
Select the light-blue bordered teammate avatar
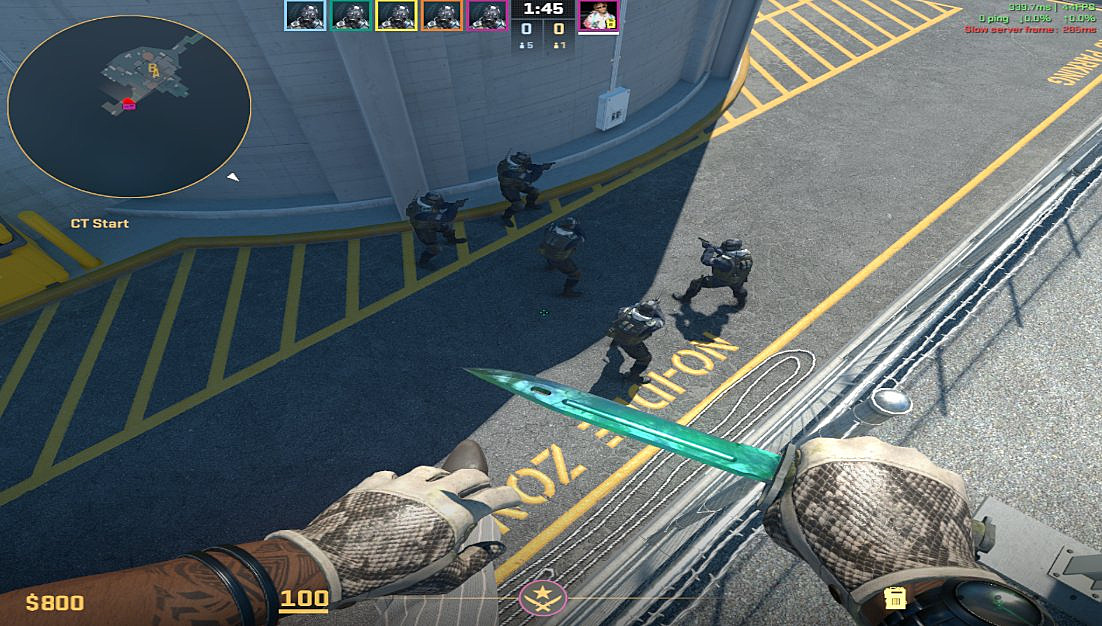pos(305,15)
